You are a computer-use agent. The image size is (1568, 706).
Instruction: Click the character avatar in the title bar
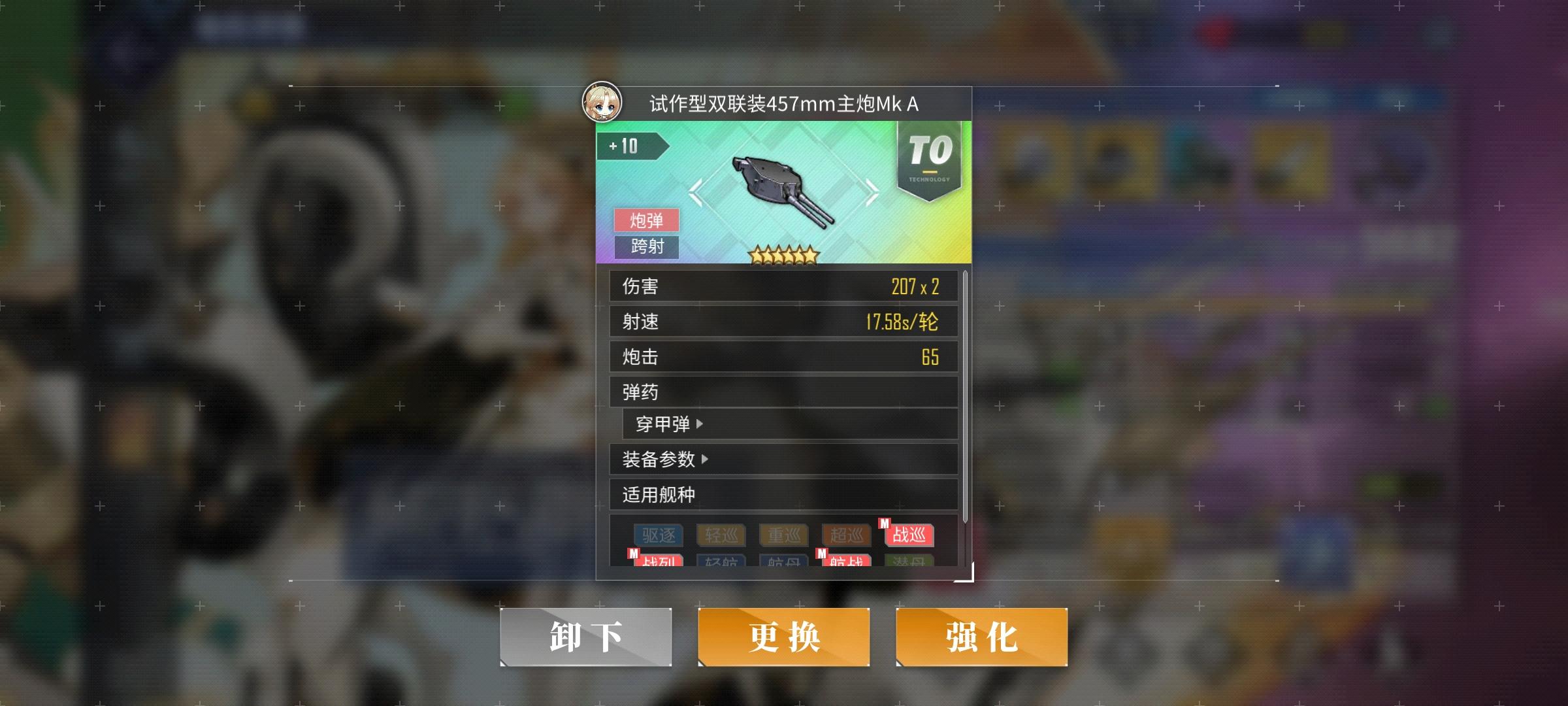pyautogui.click(x=602, y=102)
